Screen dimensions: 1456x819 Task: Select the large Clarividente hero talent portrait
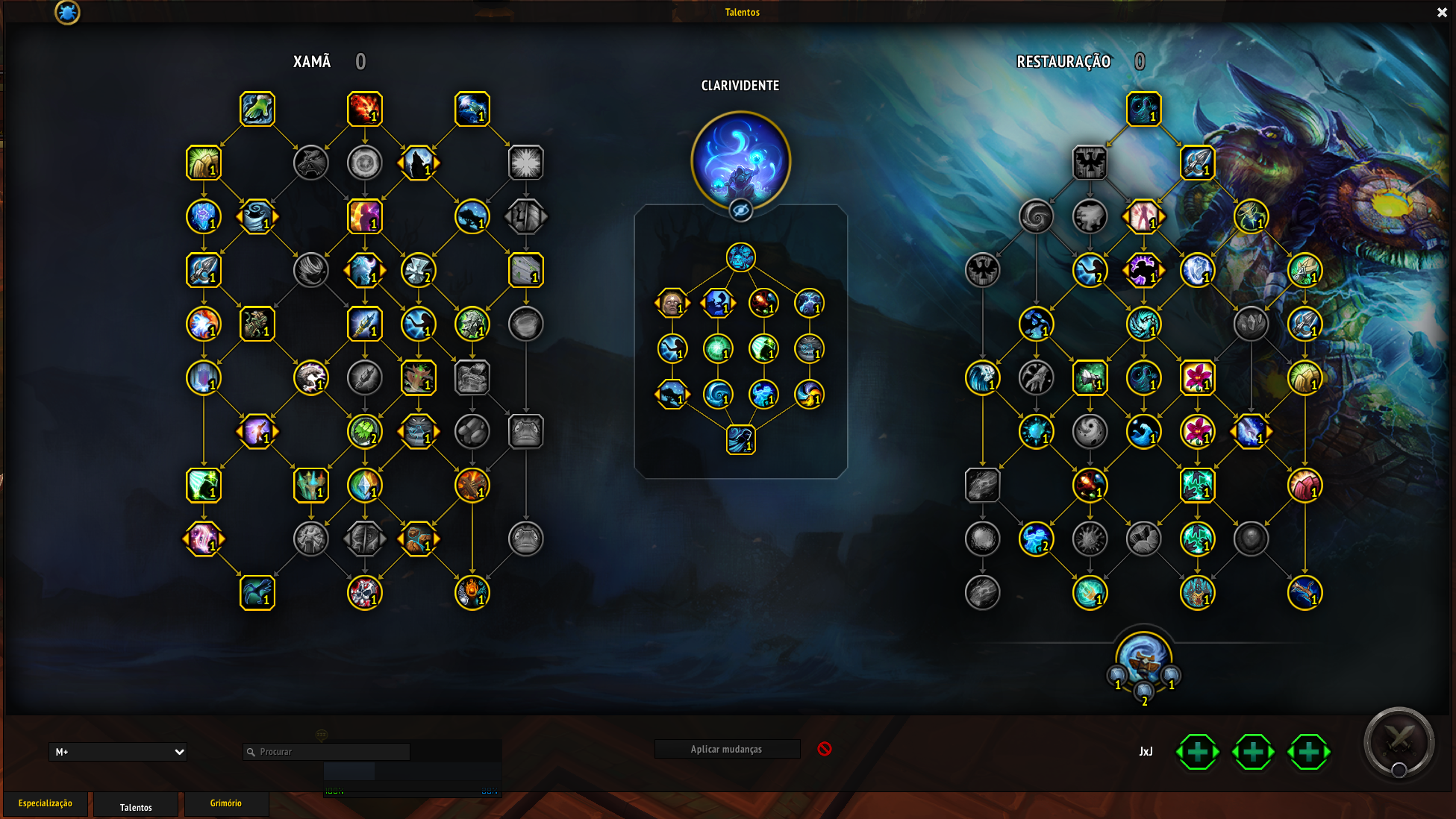coord(740,160)
